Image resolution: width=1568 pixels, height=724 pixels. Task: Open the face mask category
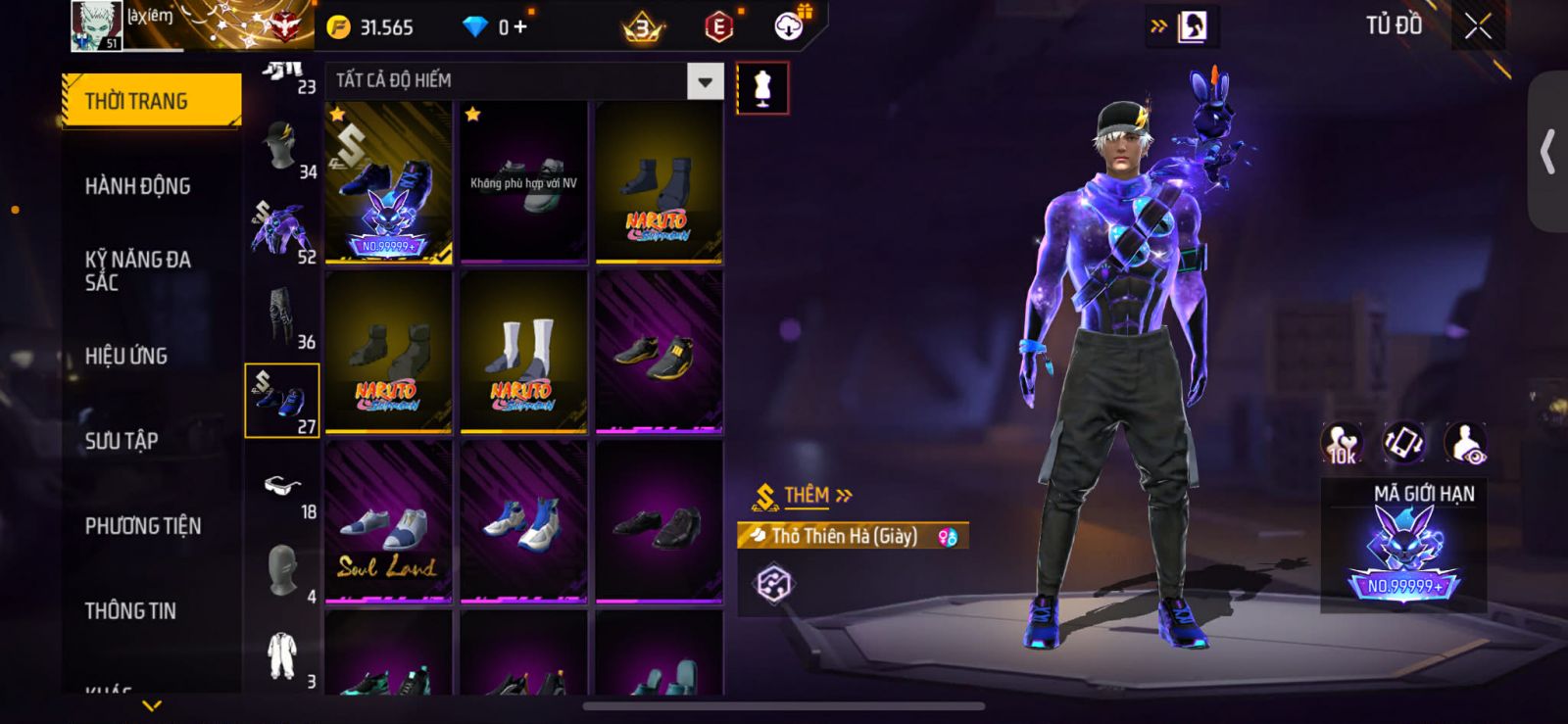[283, 570]
